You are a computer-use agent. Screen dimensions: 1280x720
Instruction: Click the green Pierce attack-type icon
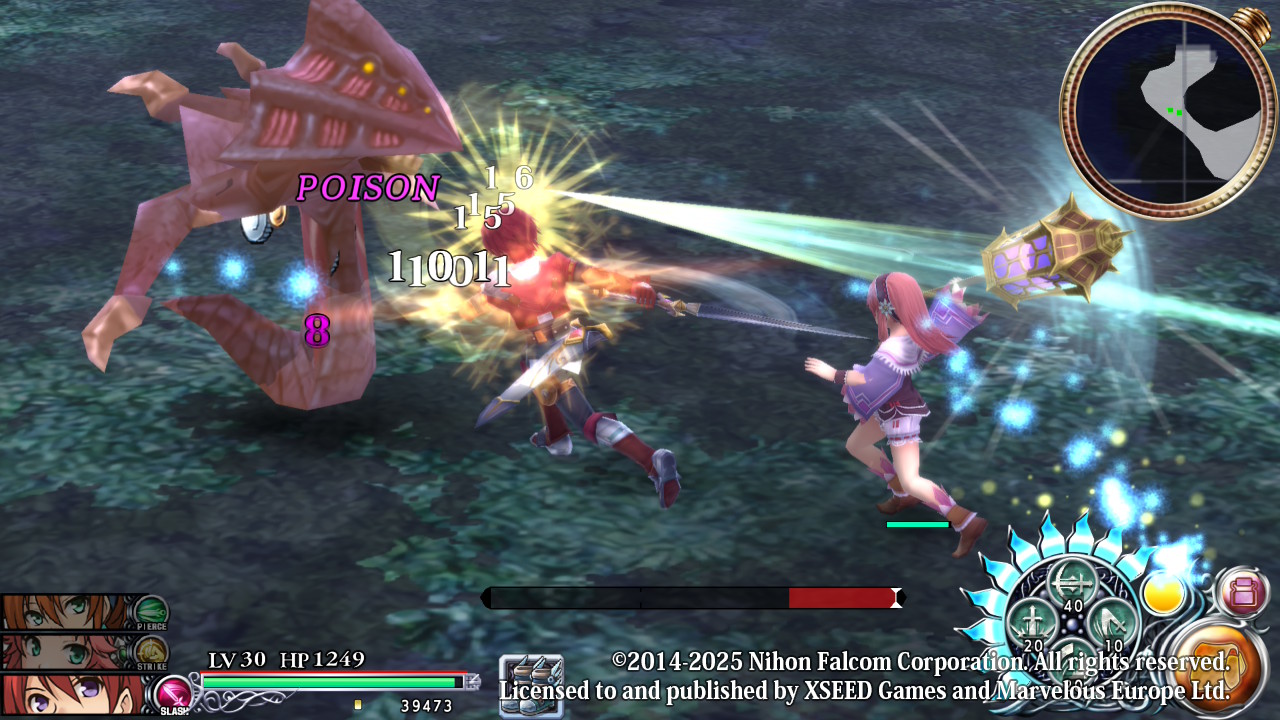tap(151, 611)
